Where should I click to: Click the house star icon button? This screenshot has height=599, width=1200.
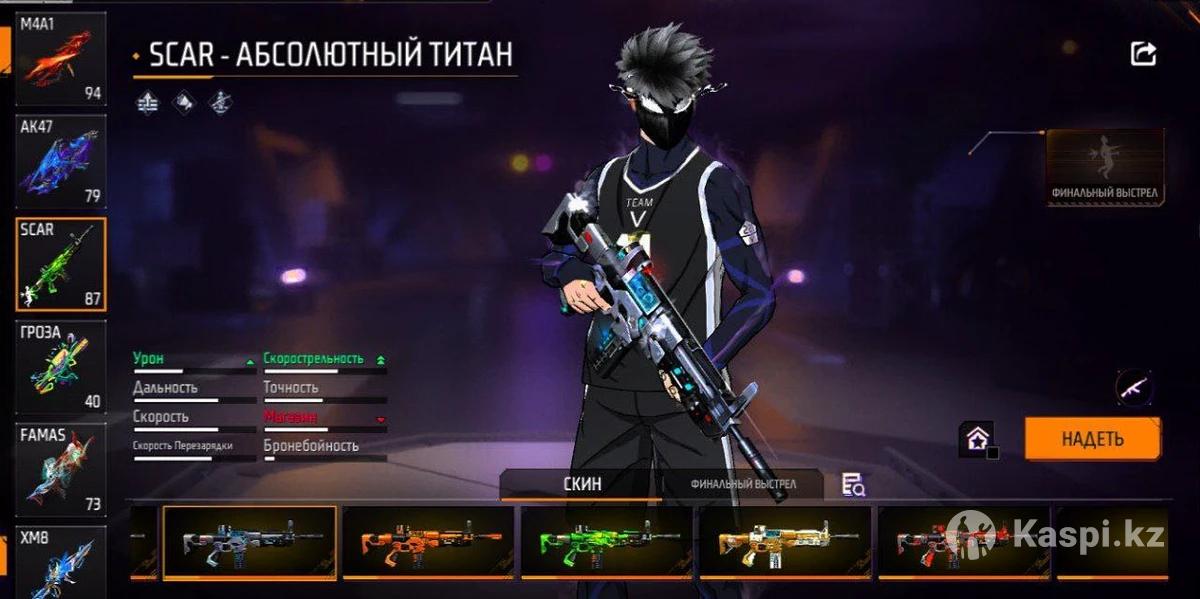(x=977, y=438)
